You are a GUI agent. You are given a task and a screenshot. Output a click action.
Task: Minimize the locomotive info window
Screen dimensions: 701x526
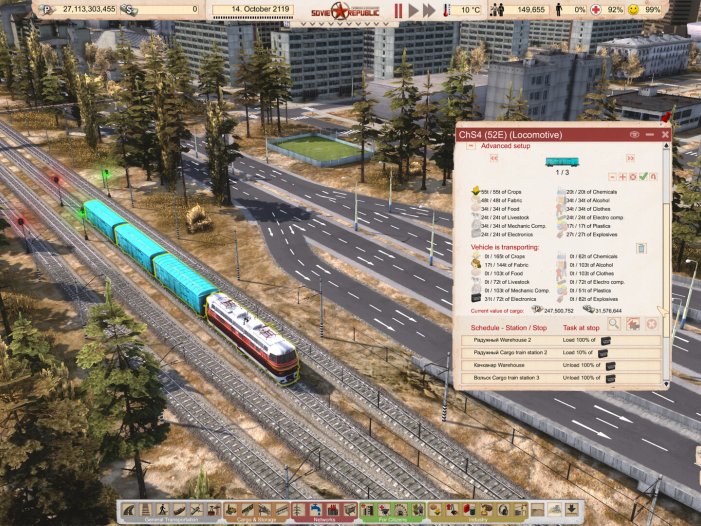tap(649, 133)
